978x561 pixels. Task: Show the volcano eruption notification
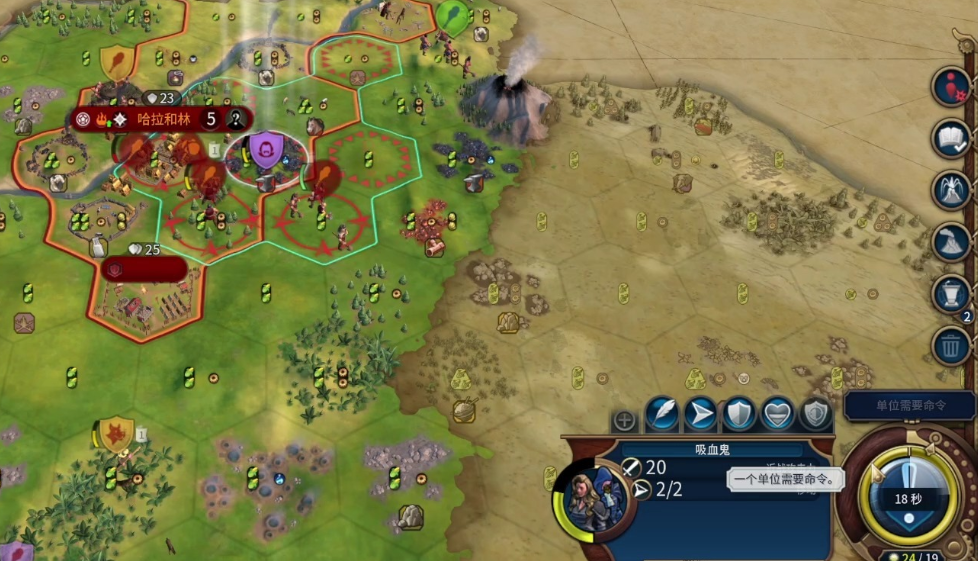click(x=951, y=242)
